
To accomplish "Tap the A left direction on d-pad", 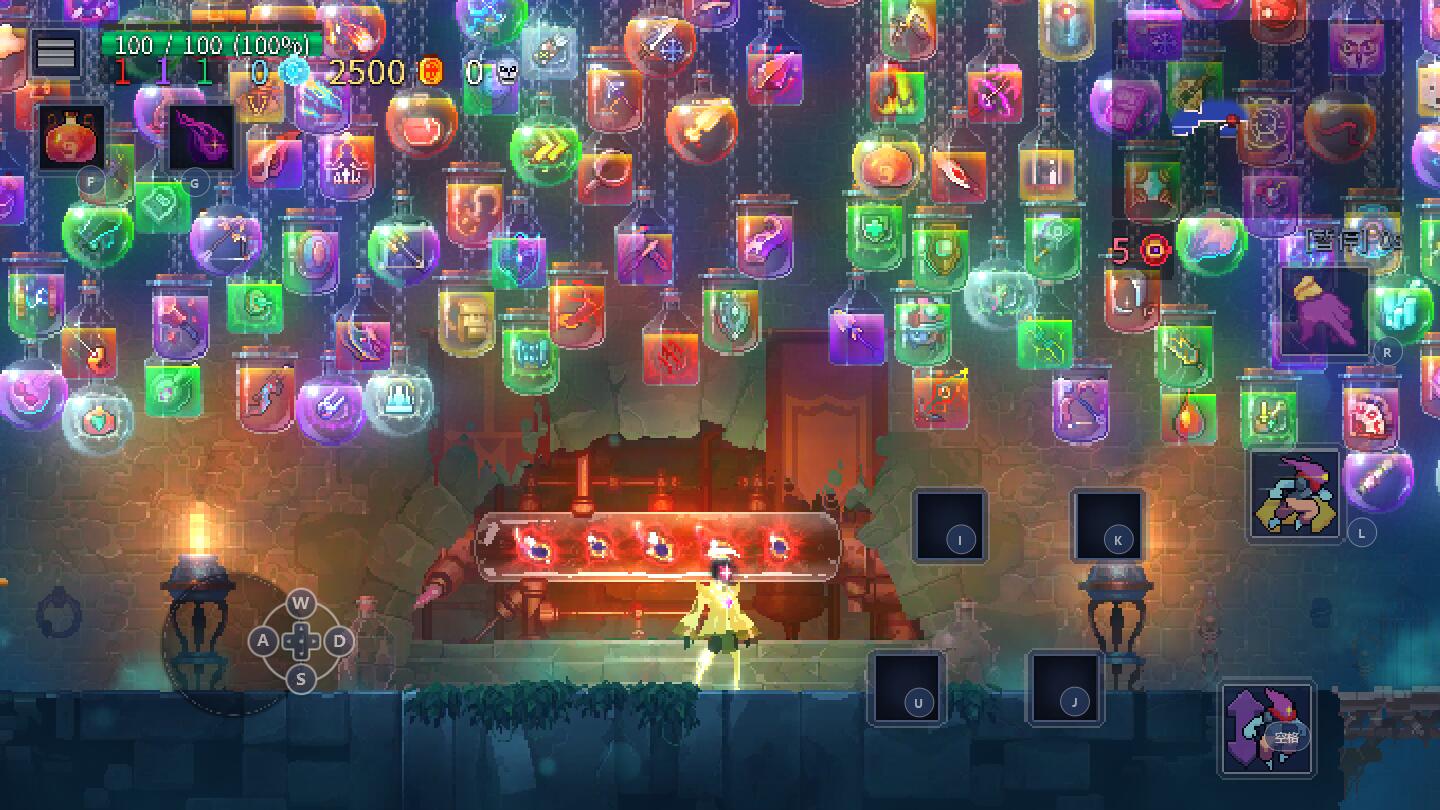I will pyautogui.click(x=263, y=641).
